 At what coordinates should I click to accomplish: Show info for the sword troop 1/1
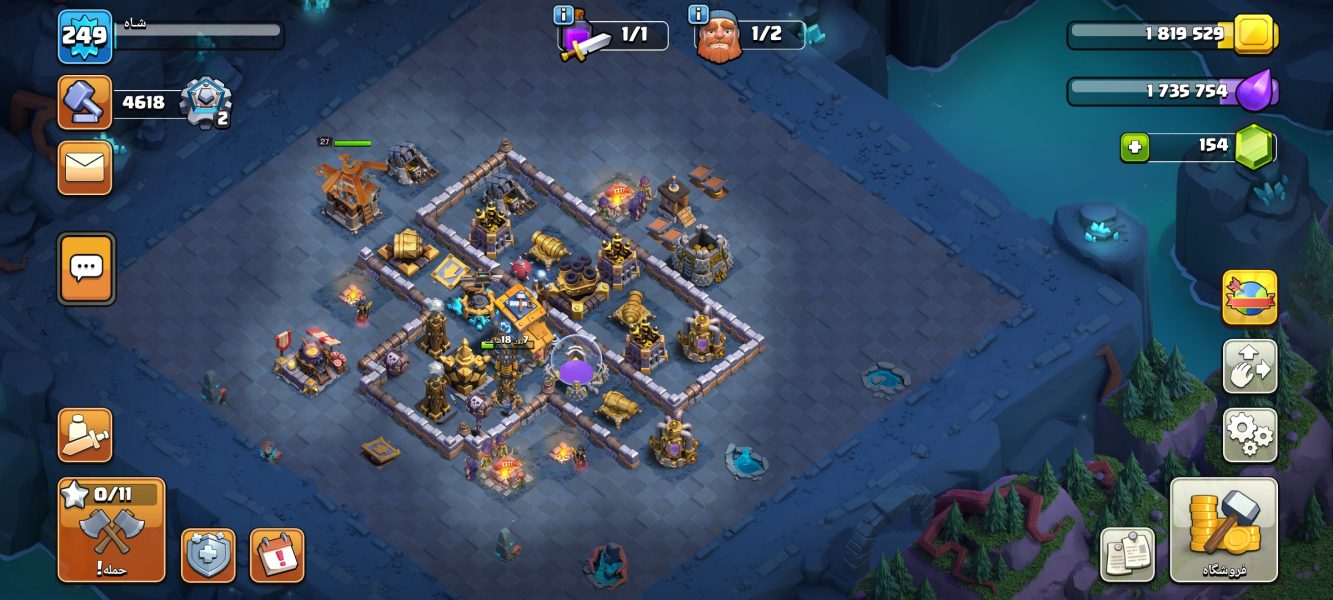563,15
